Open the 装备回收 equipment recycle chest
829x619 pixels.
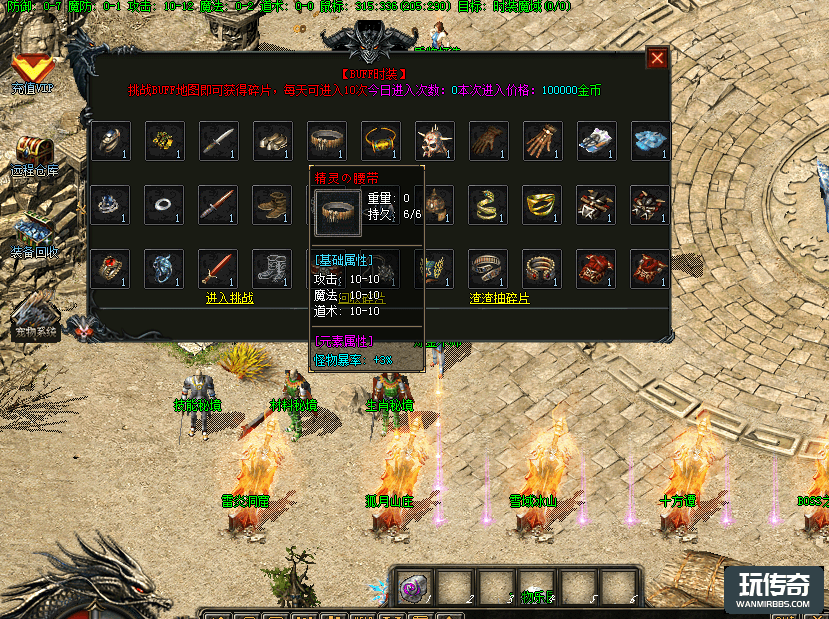tap(35, 230)
